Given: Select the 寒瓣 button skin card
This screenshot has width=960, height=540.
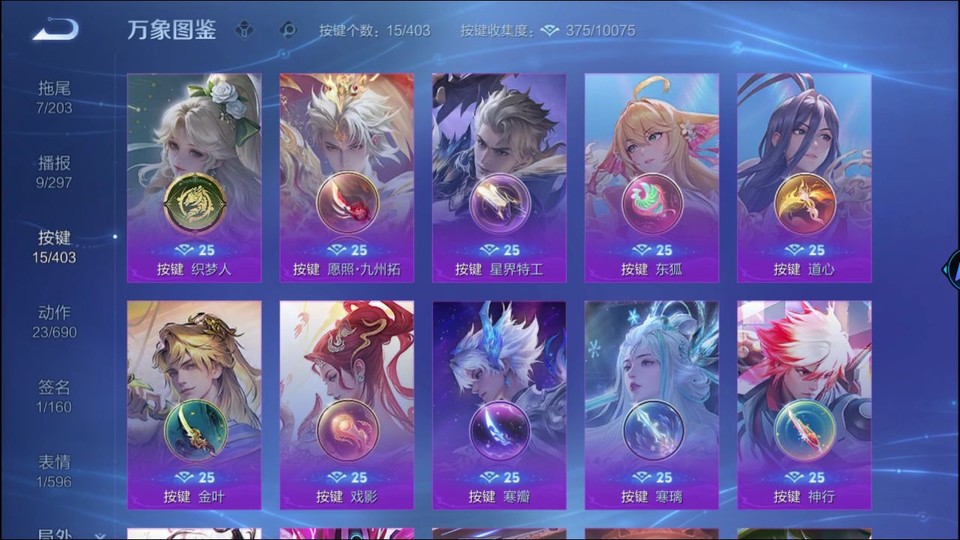Looking at the screenshot, I should [x=499, y=405].
